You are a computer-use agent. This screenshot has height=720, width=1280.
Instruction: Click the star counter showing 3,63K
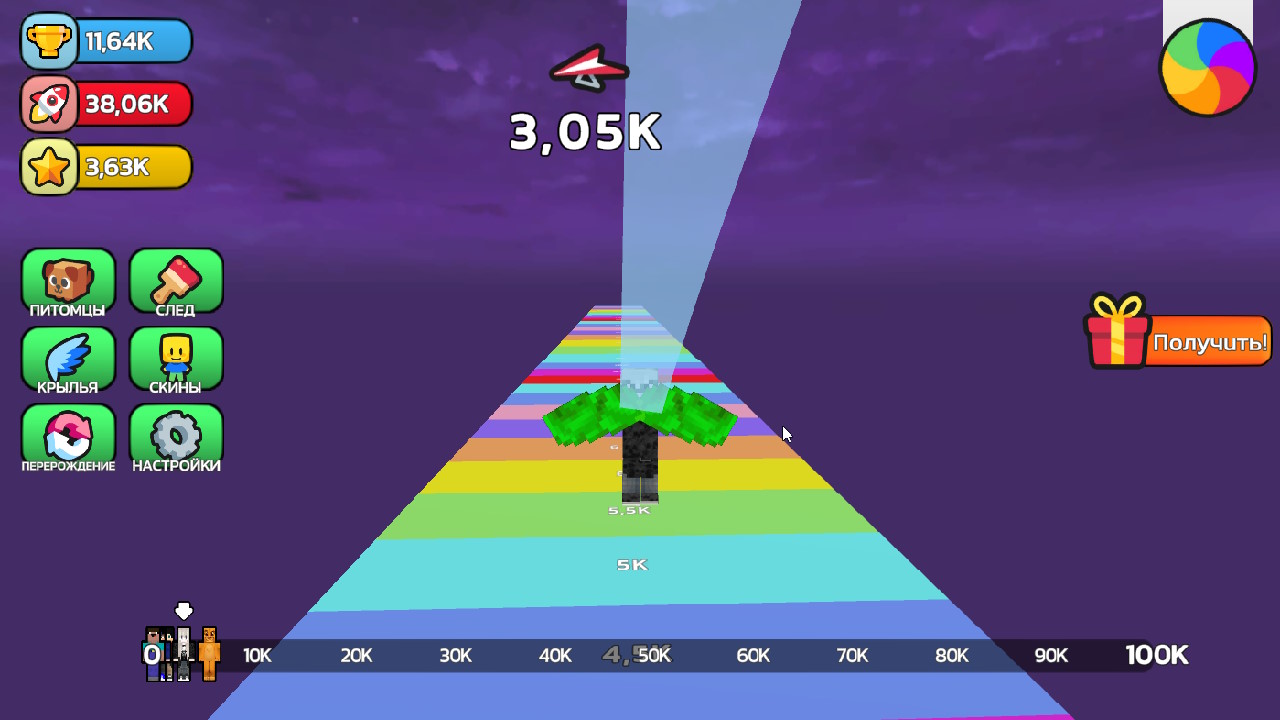pos(106,167)
